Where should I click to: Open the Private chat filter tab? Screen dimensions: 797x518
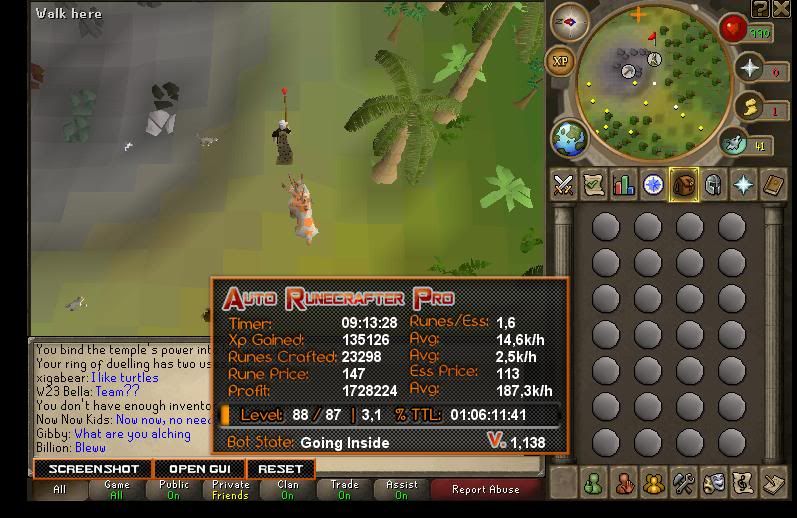pos(231,490)
